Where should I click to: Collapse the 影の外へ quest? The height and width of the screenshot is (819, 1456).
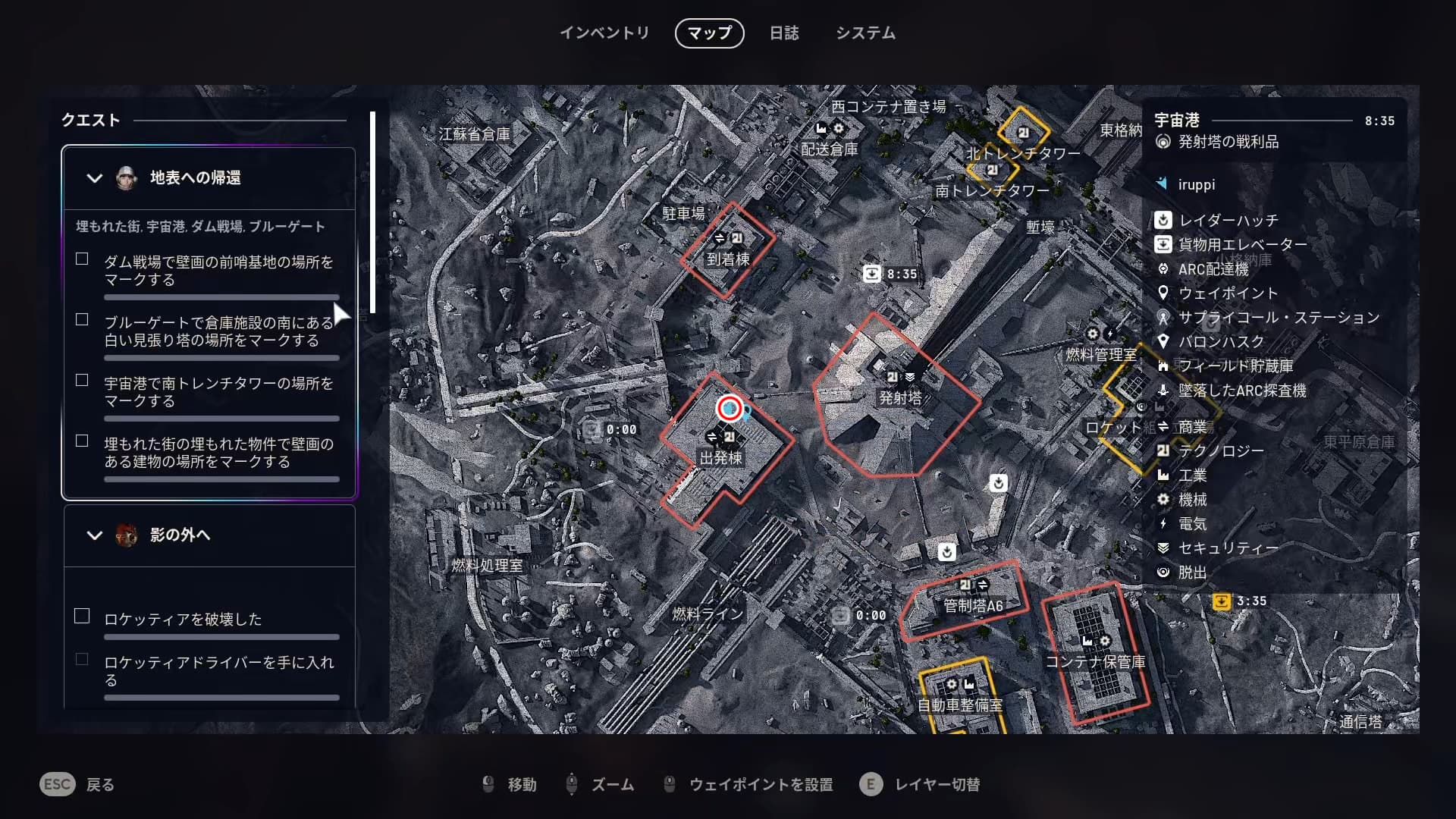[x=95, y=535]
